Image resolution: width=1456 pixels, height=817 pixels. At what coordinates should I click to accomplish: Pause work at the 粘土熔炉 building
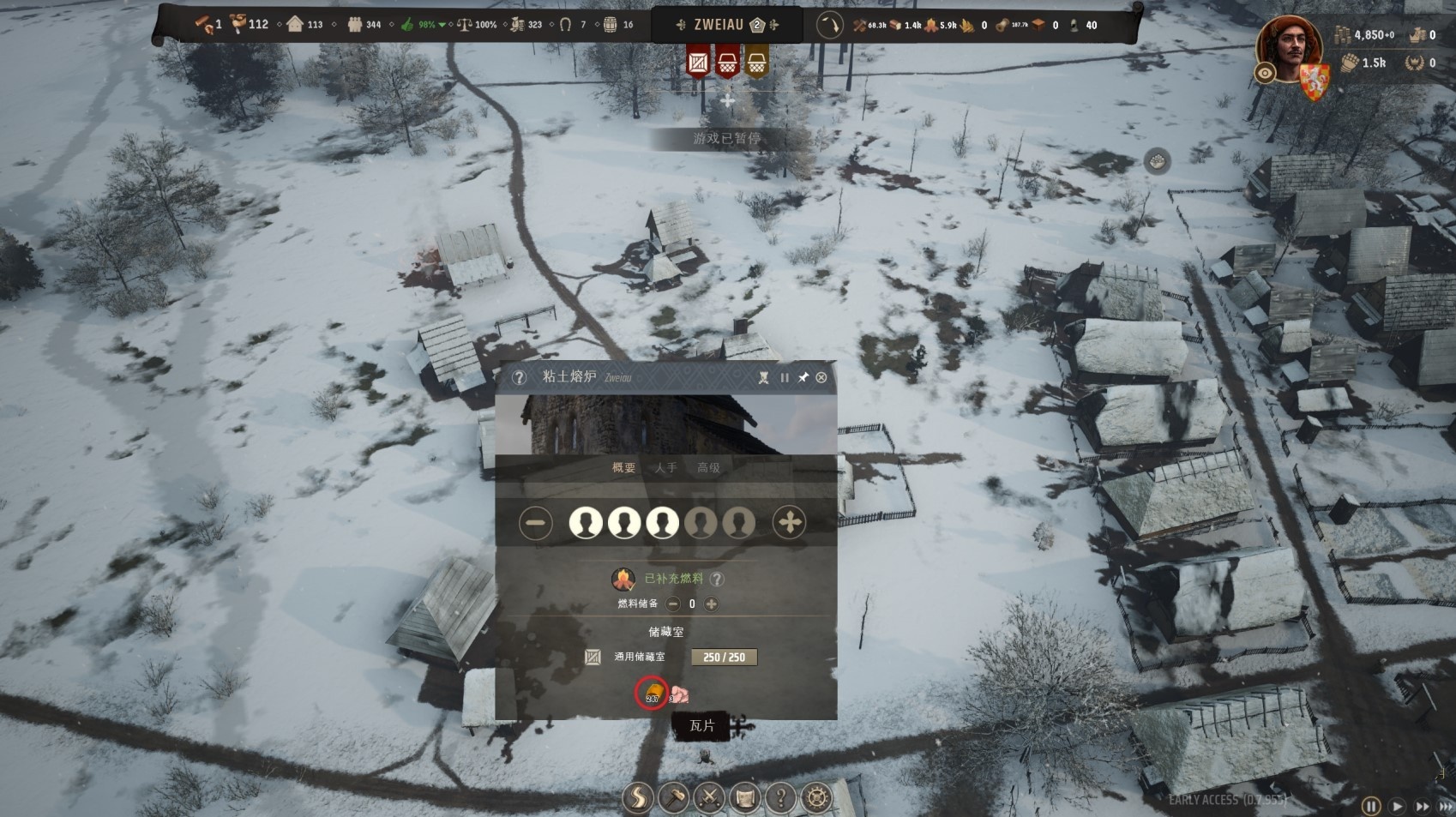784,377
